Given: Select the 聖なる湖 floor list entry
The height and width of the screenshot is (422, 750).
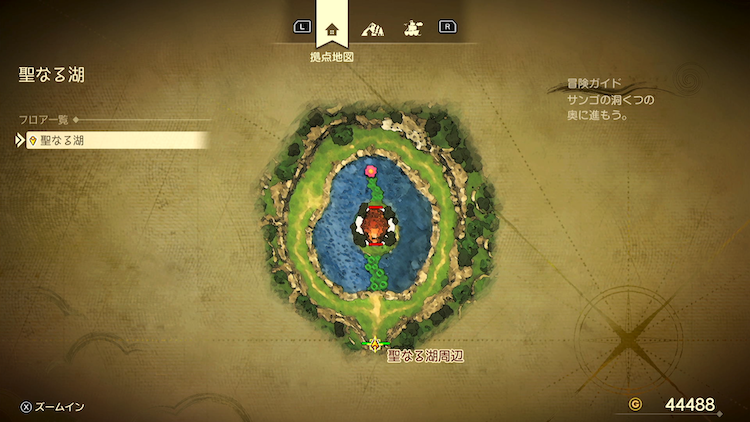Looking at the screenshot, I should coord(110,141).
